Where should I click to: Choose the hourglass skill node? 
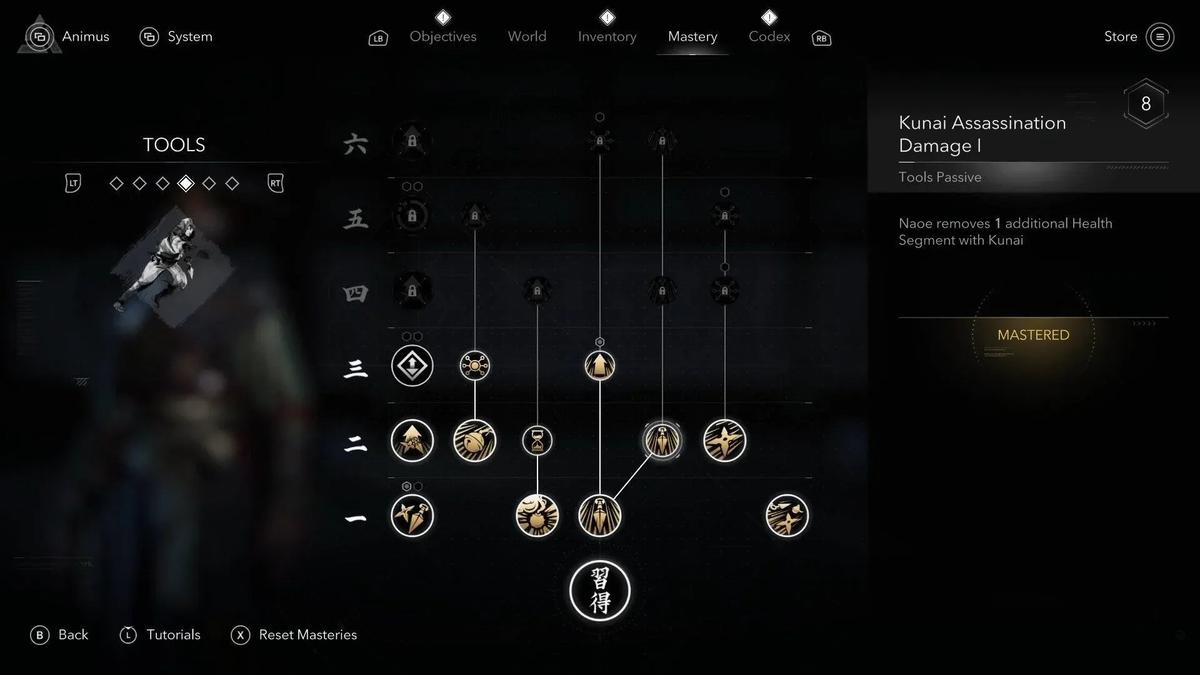(x=537, y=441)
